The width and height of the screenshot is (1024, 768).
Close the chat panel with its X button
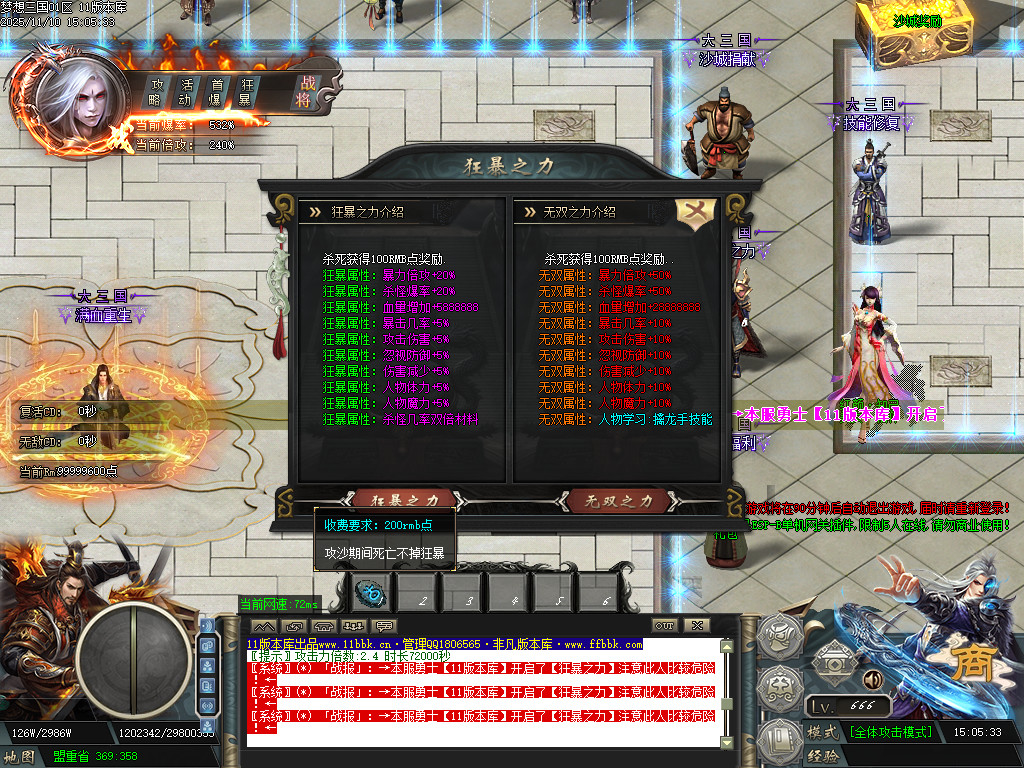click(696, 625)
